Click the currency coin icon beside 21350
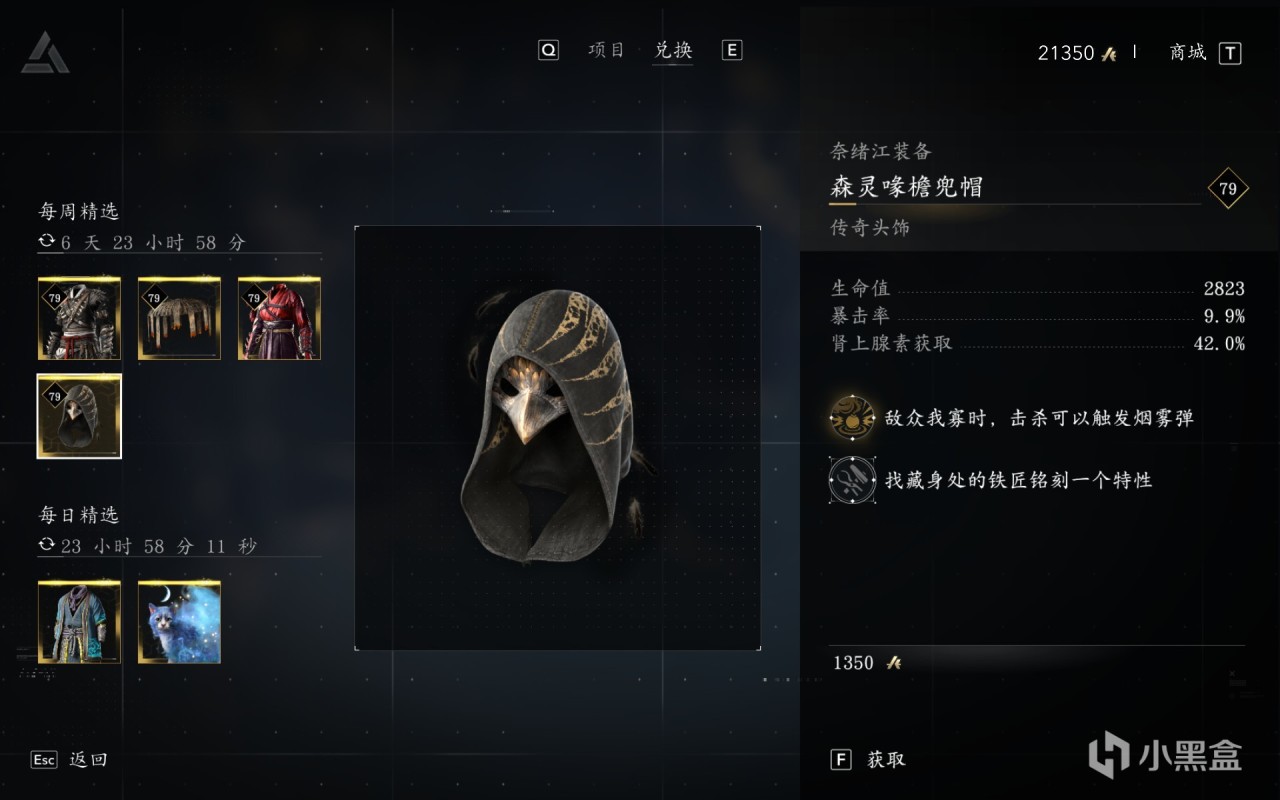Screen dimensions: 1280x800 click(x=1106, y=53)
